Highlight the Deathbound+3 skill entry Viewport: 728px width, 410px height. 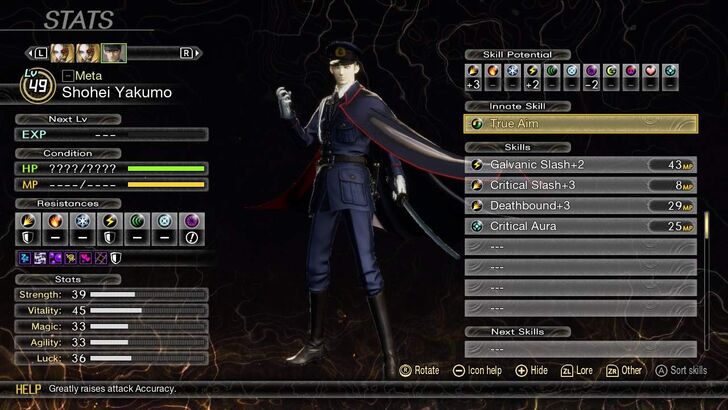tap(580, 205)
